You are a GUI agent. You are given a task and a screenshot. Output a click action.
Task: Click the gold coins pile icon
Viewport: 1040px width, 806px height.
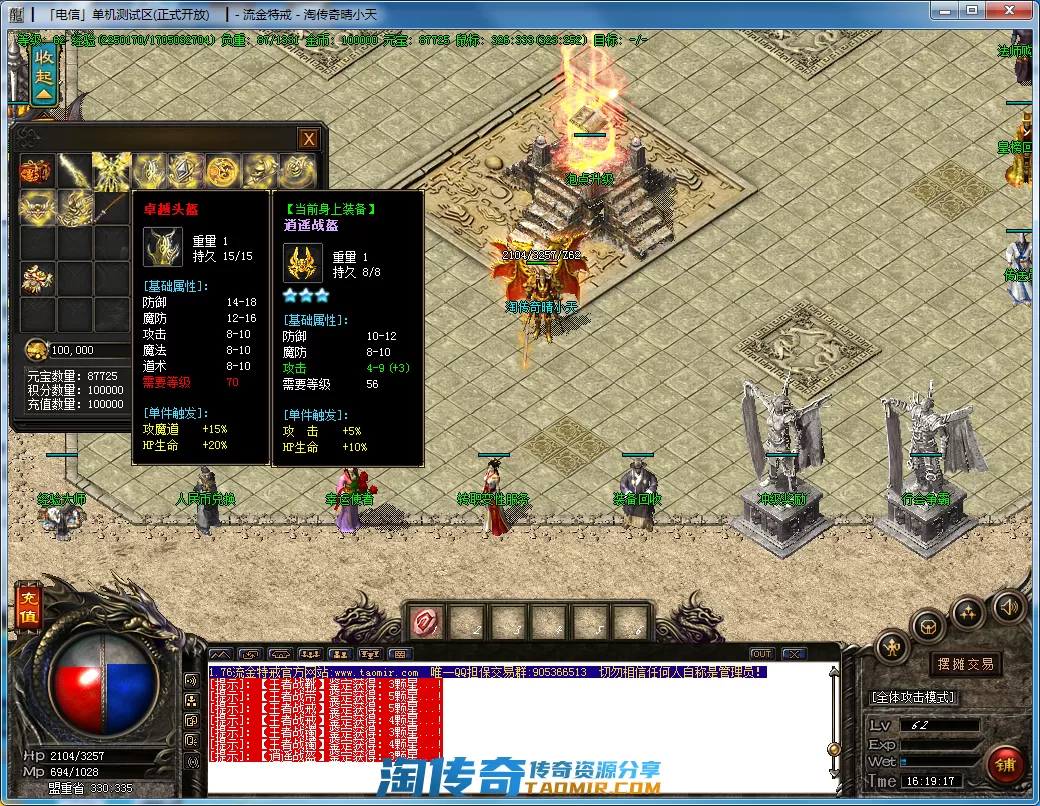[36, 349]
